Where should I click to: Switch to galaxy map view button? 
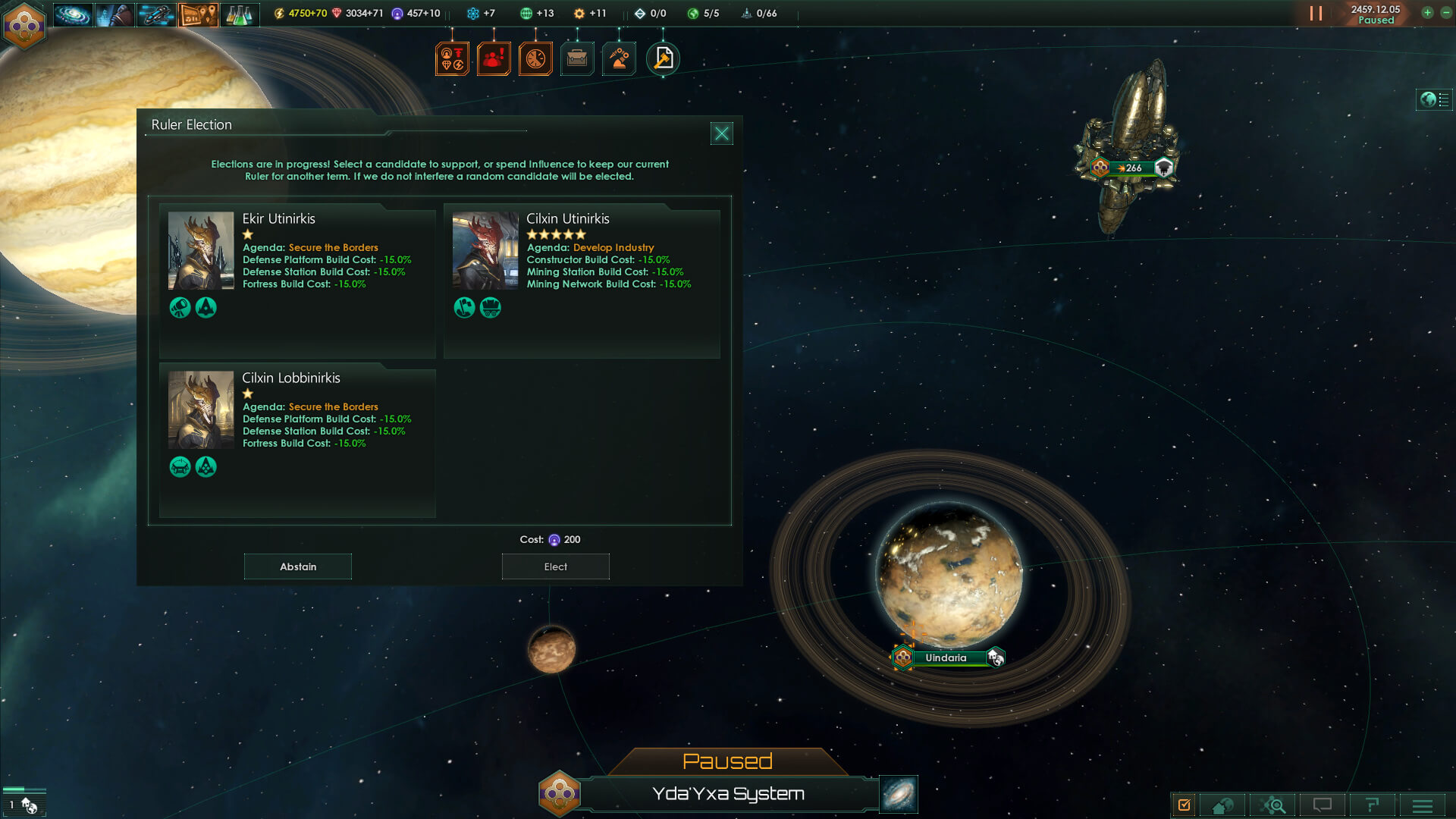coord(899,794)
